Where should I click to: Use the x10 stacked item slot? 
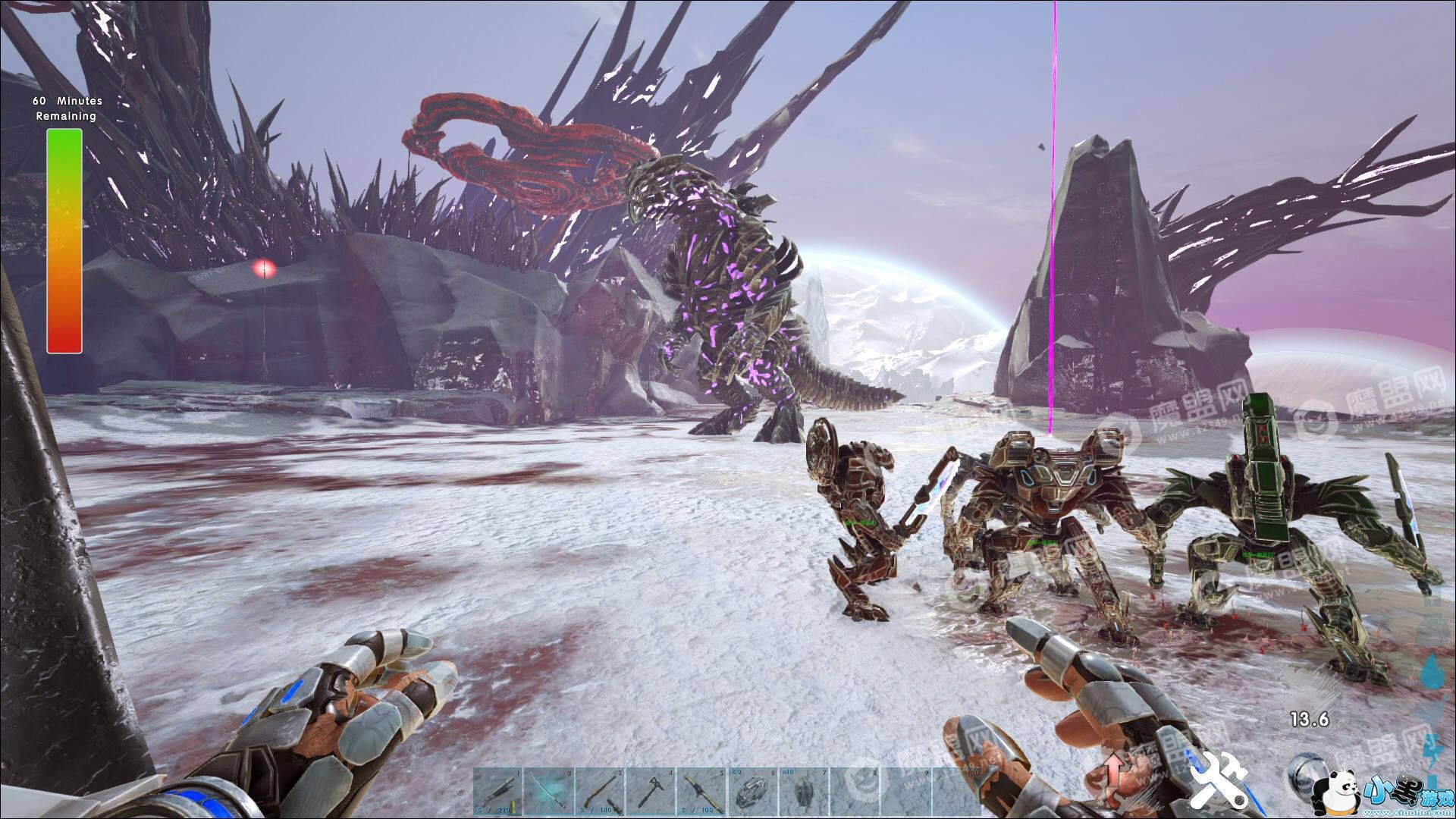753,792
